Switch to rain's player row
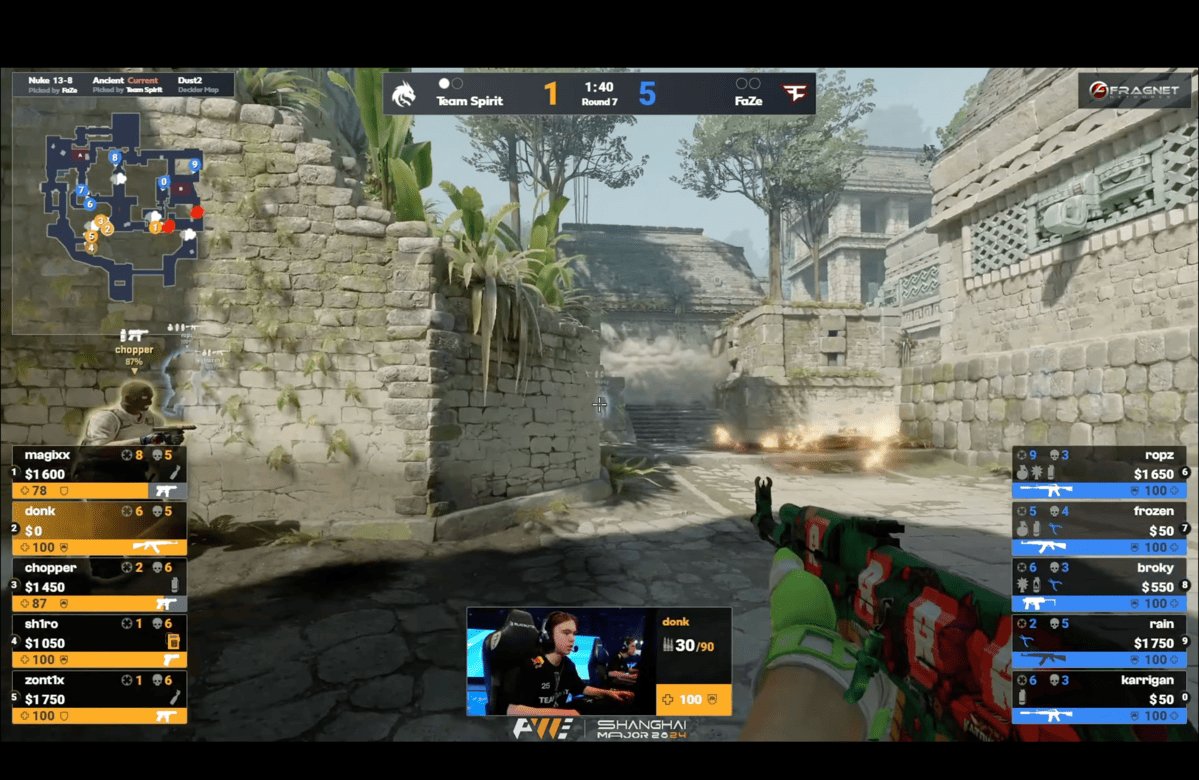1199x780 pixels. pos(1098,641)
